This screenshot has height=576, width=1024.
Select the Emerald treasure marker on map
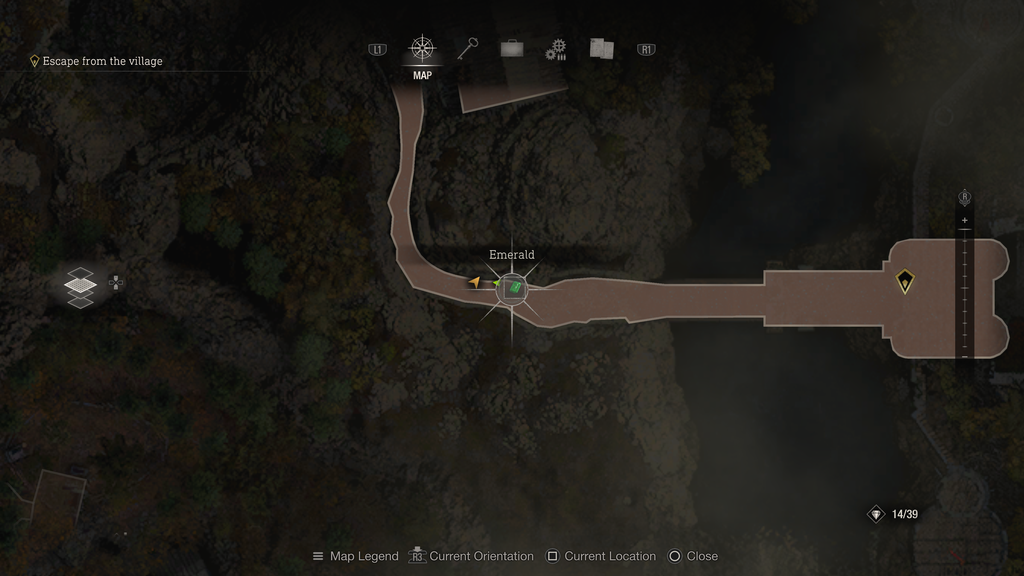coord(512,288)
